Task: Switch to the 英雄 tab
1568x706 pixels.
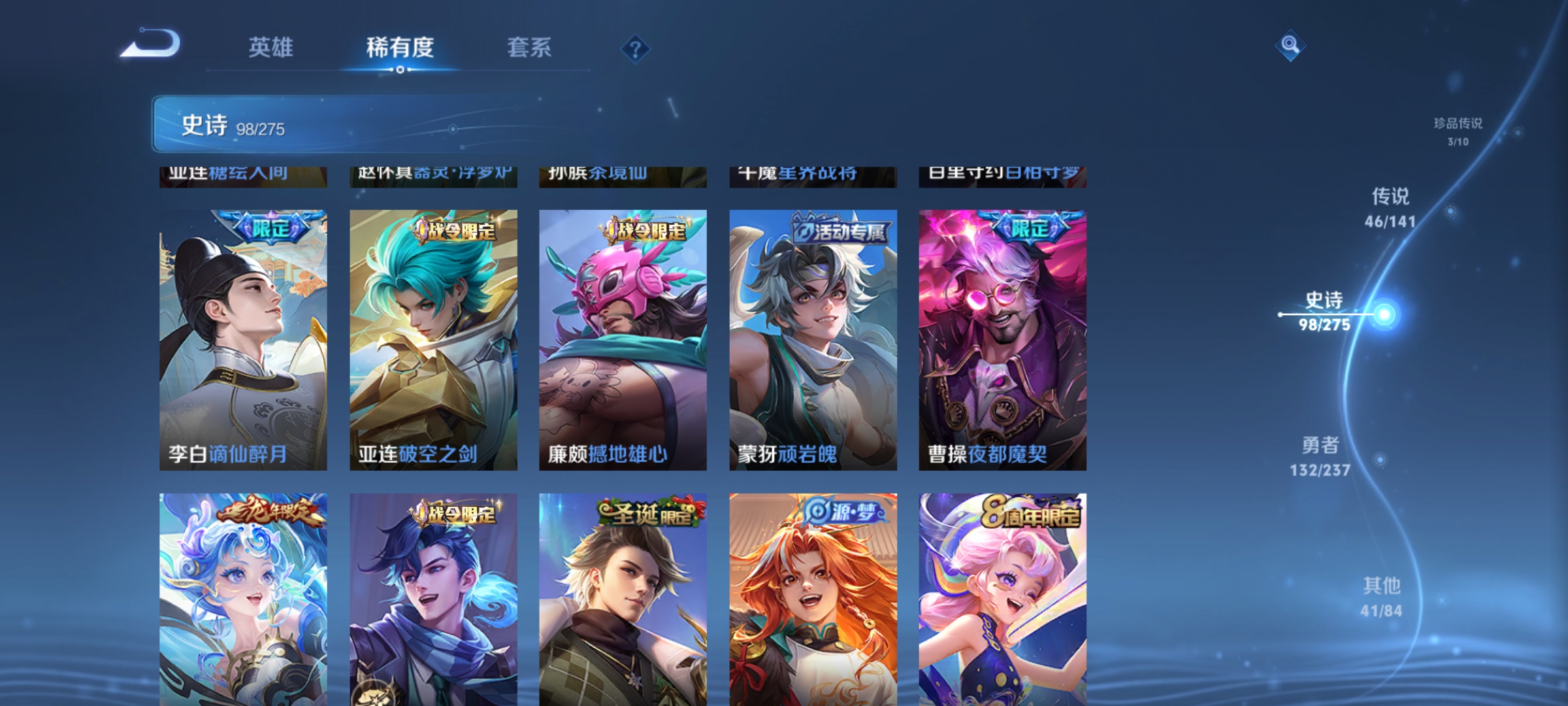Action: coord(271,48)
